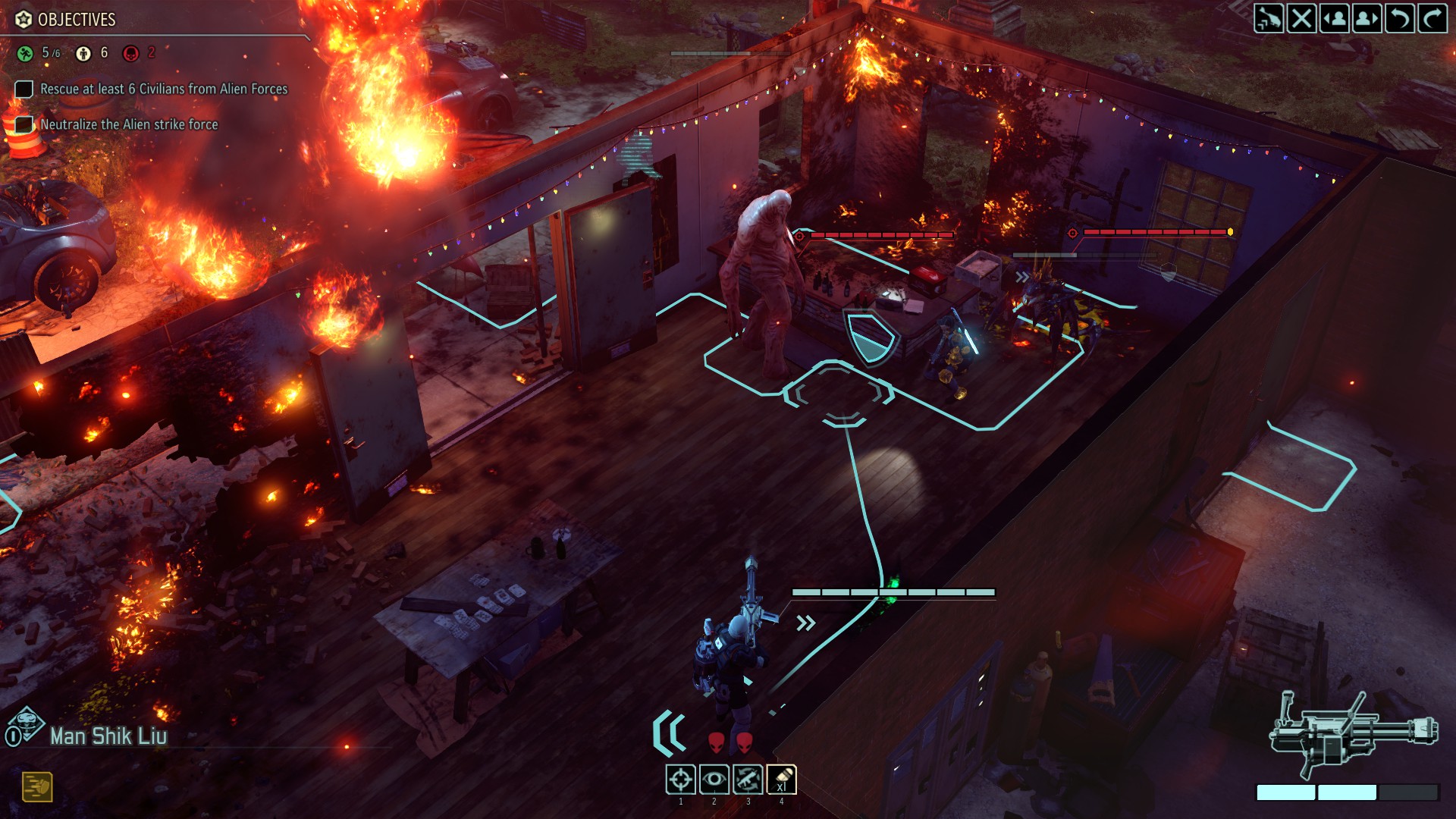The width and height of the screenshot is (1456, 819).
Task: Target the first red alien head
Action: (716, 742)
